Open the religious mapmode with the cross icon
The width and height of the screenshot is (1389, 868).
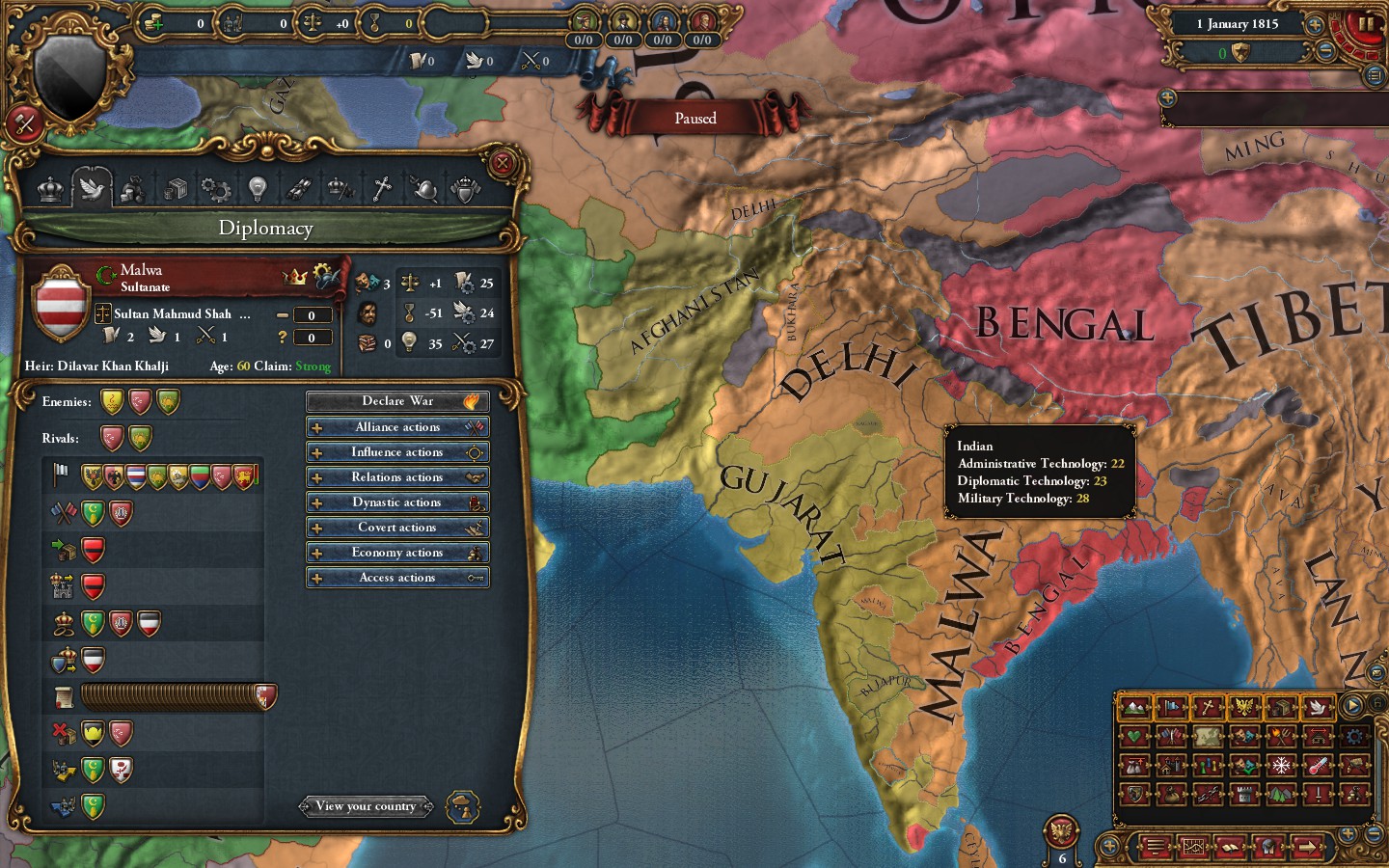point(1208,709)
